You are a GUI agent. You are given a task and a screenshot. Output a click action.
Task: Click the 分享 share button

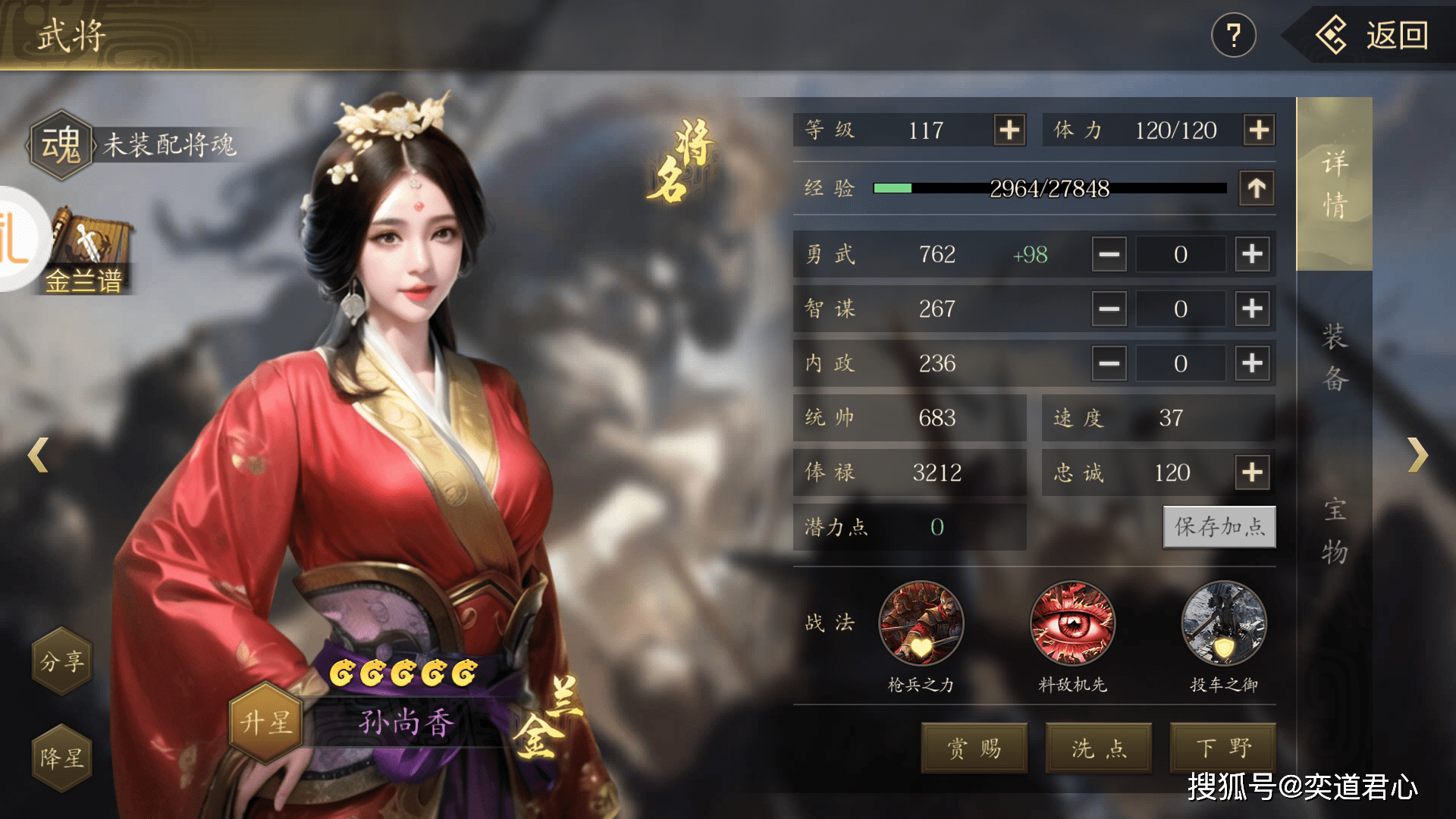[62, 661]
